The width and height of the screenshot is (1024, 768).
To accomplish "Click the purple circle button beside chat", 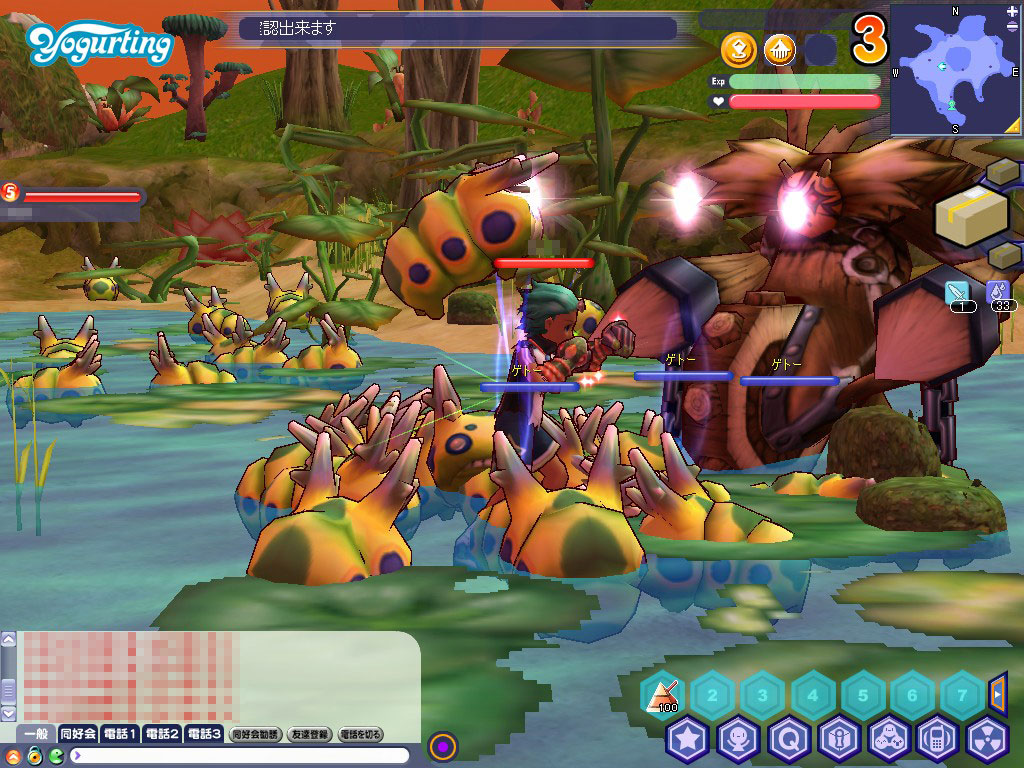I will pyautogui.click(x=443, y=746).
